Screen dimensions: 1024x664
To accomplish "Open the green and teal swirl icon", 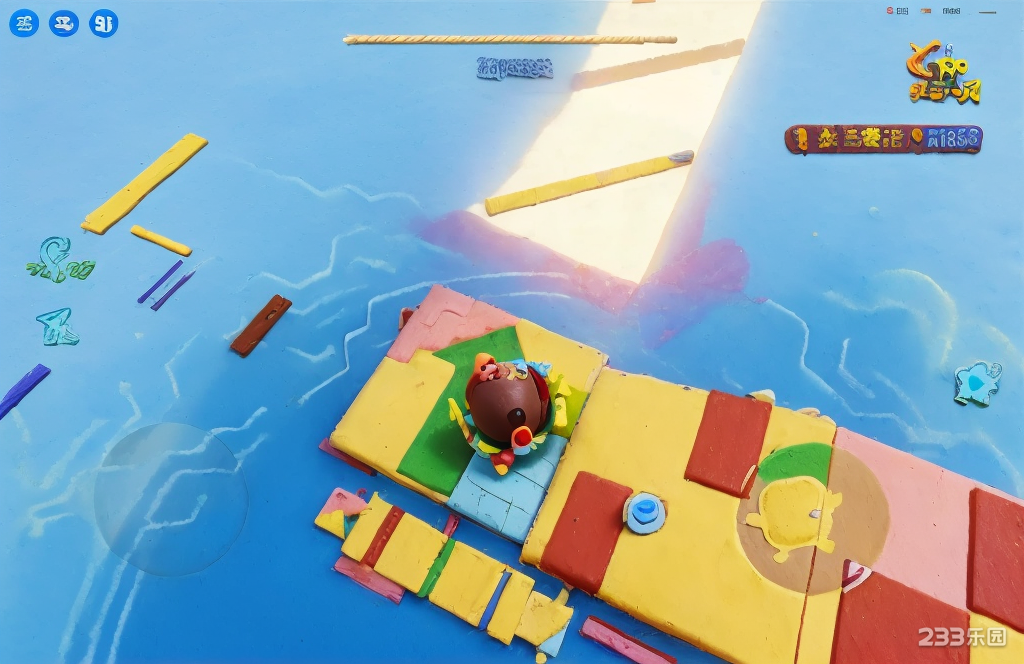I will coord(58,260).
